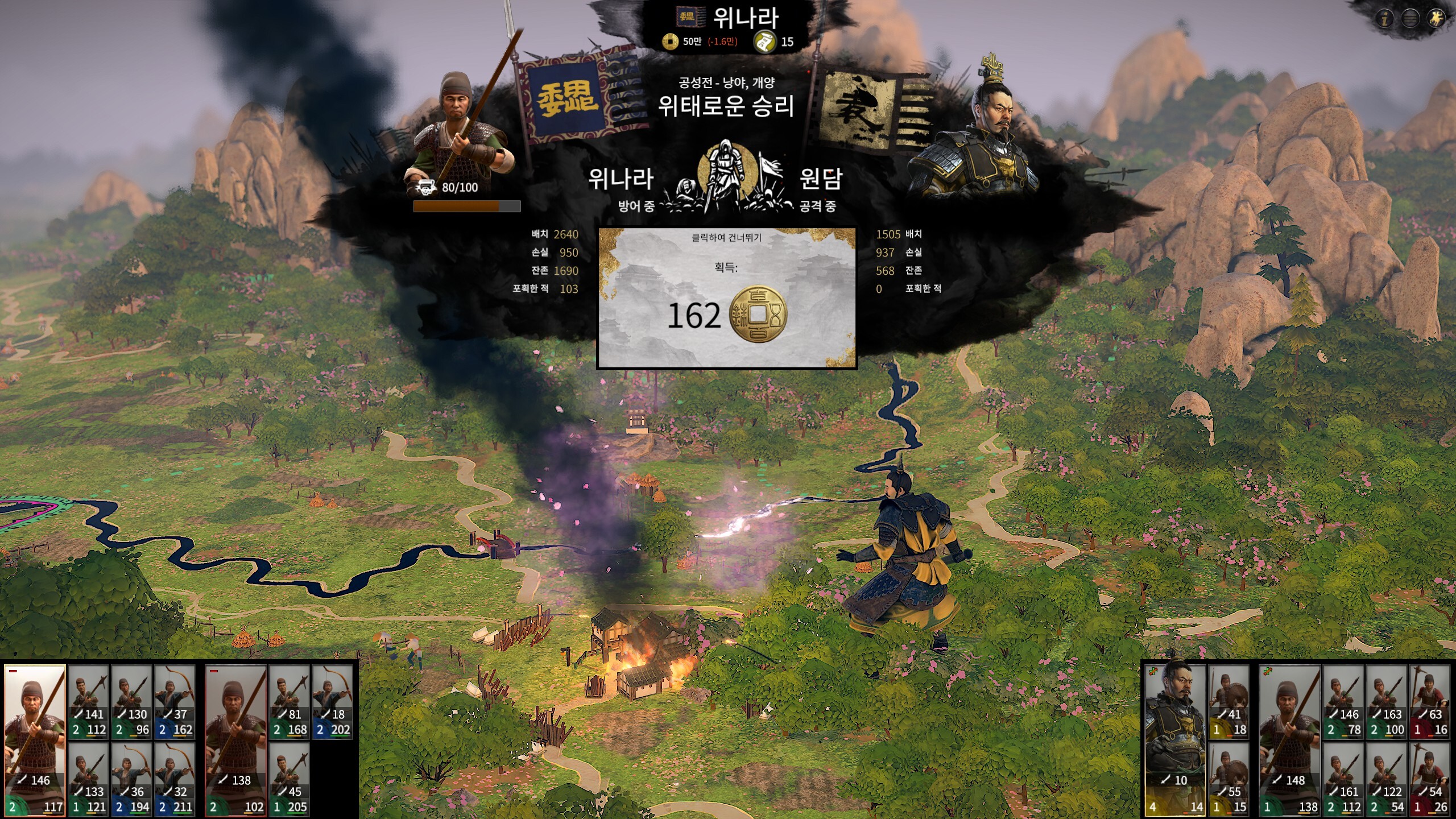Select the commander card with 138 kills
The height and width of the screenshot is (819, 1456).
click(236, 739)
